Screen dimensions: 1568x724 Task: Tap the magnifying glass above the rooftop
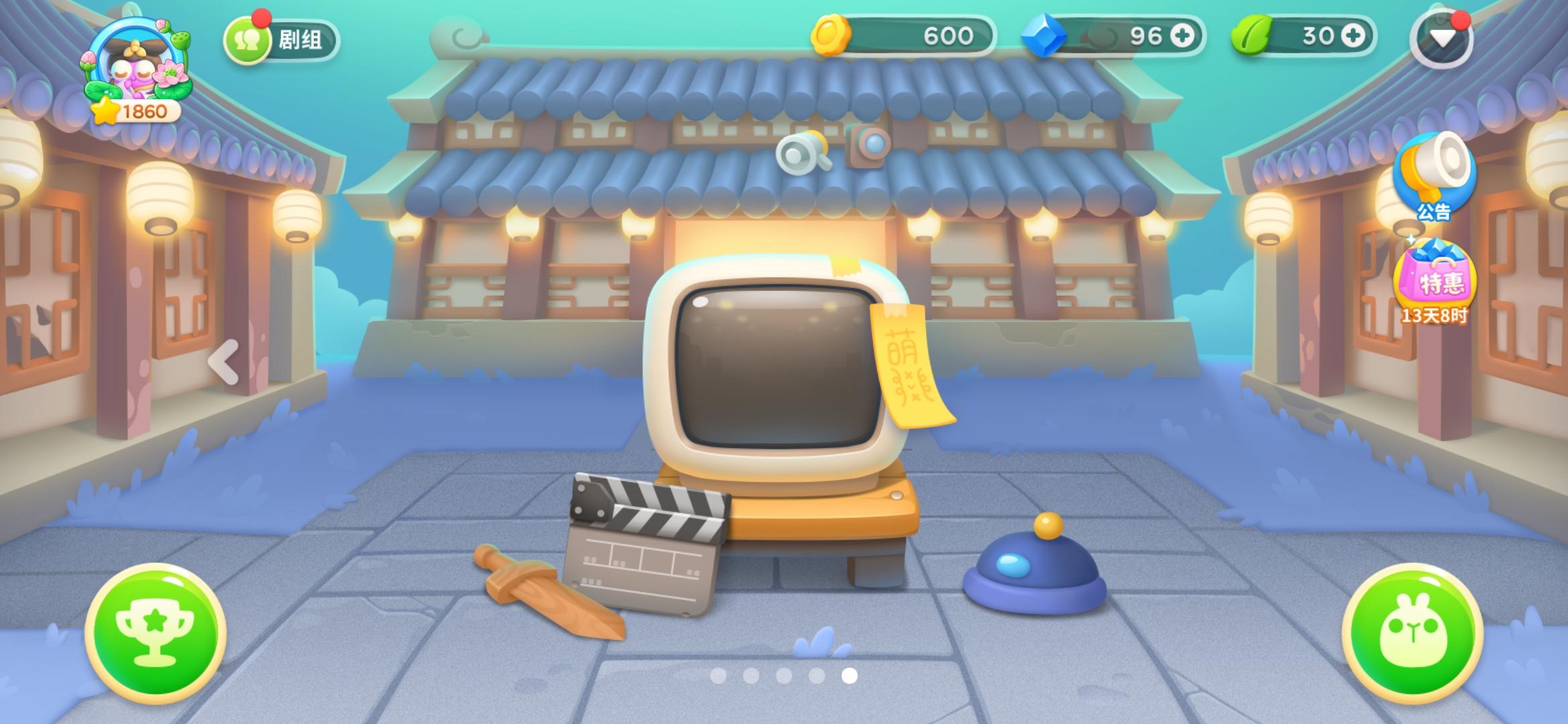click(798, 153)
